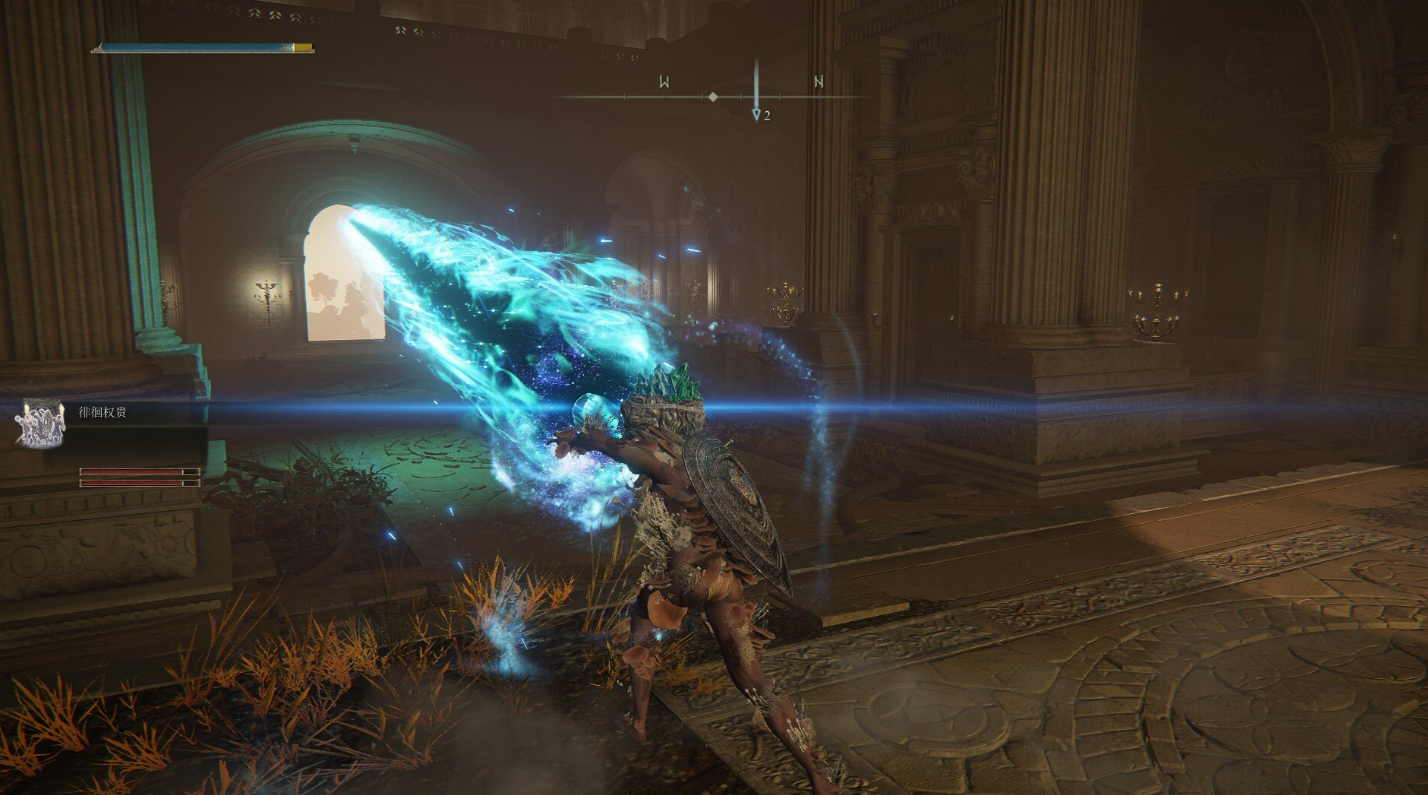Click the compass bar heading indicator
Viewport: 1428px width, 795px height.
[x=712, y=97]
